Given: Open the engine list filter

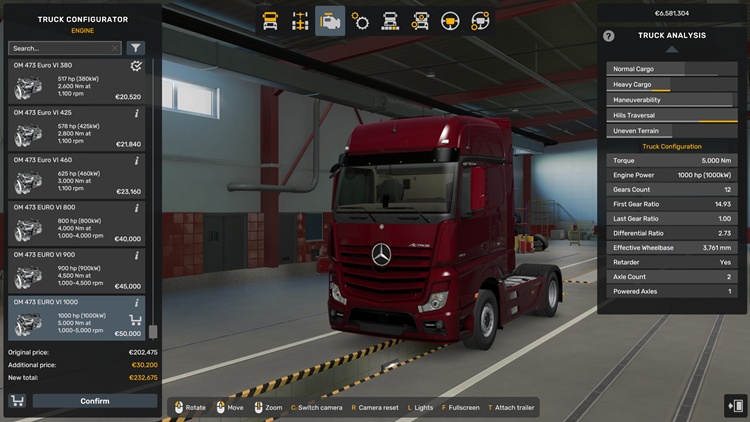Looking at the screenshot, I should point(136,48).
